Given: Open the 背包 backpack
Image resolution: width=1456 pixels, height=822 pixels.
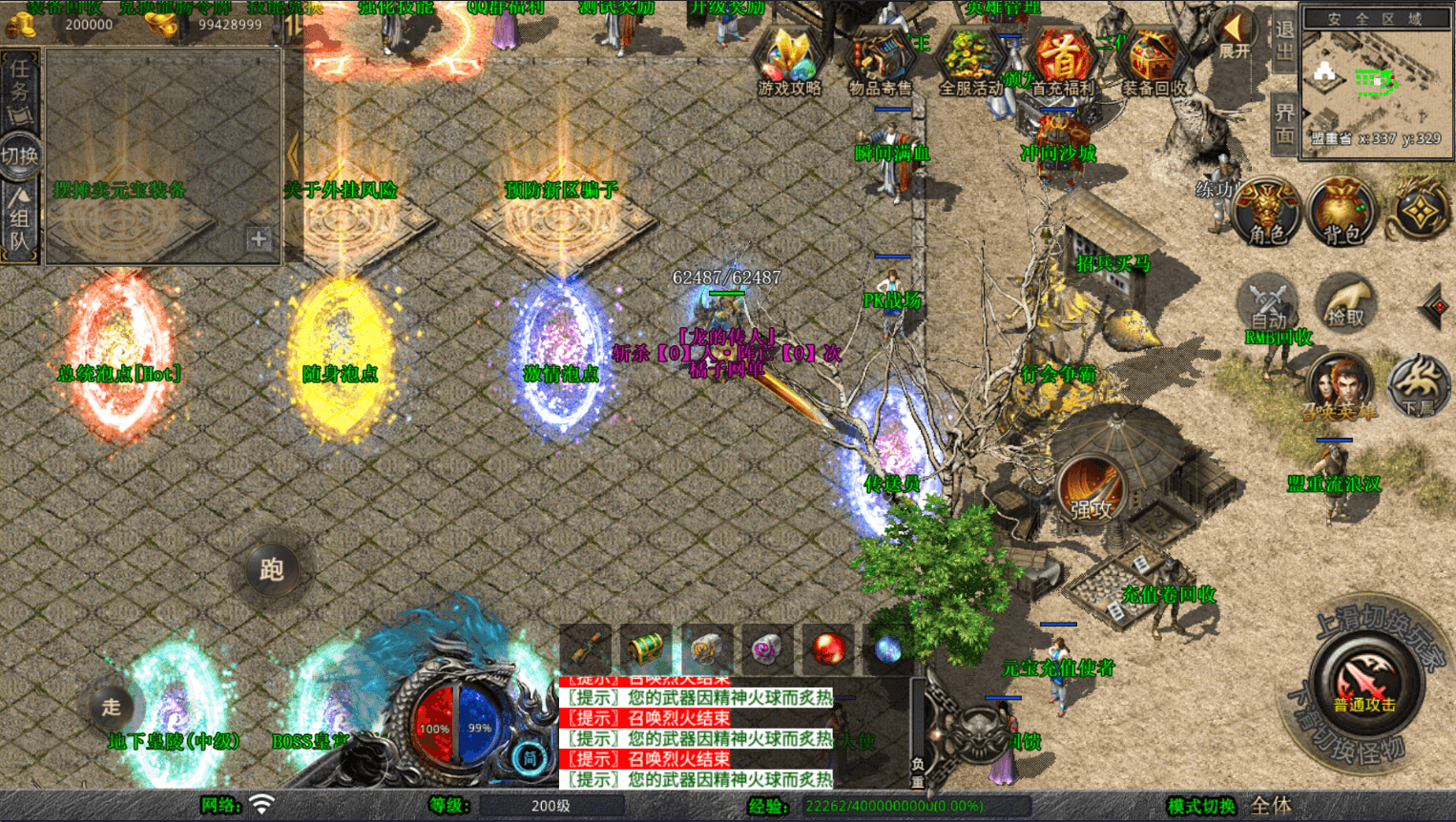Looking at the screenshot, I should [1342, 211].
